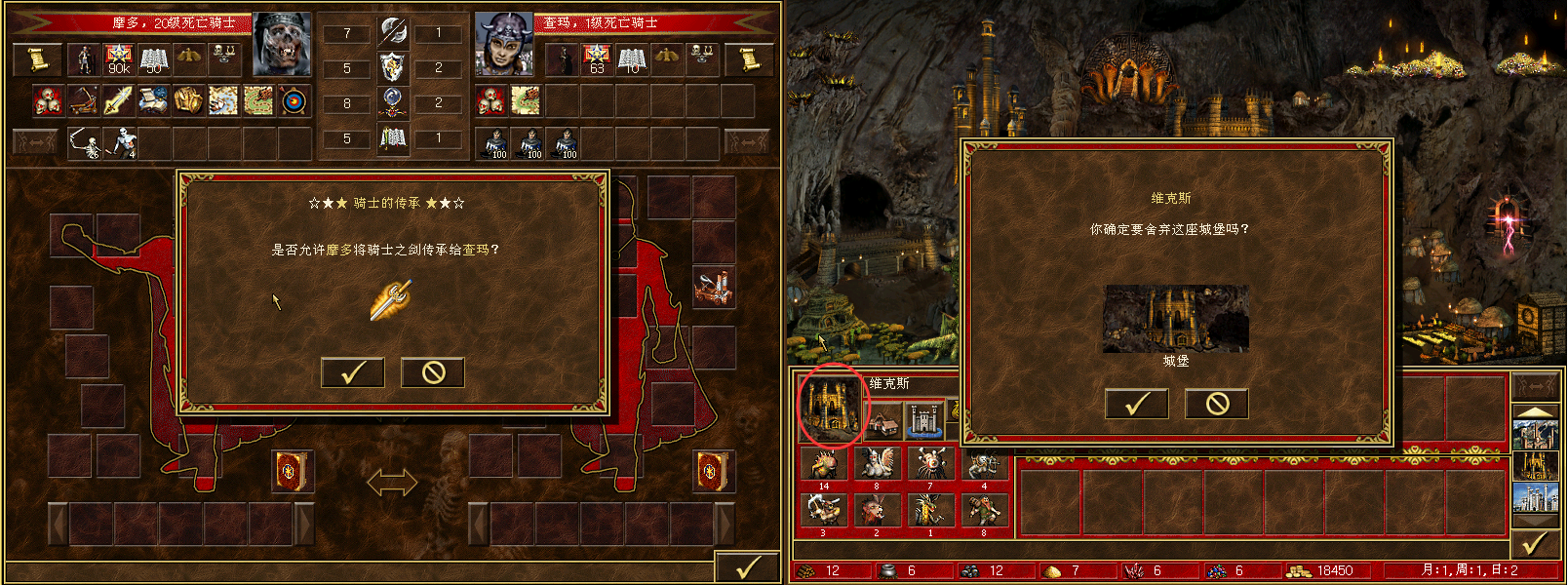This screenshot has height=585, width=1568.
Task: Confirm the knight's sword inheritance dialog
Action: coord(352,371)
